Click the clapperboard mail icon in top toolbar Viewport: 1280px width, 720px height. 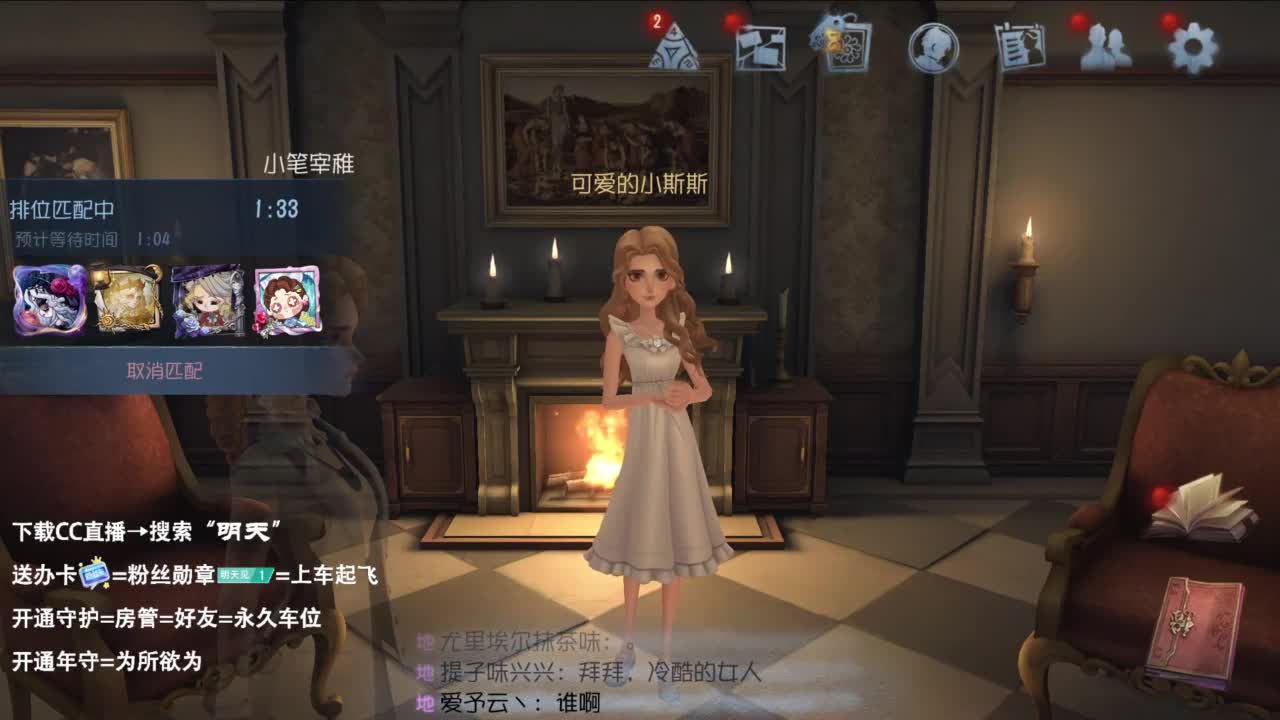(762, 45)
